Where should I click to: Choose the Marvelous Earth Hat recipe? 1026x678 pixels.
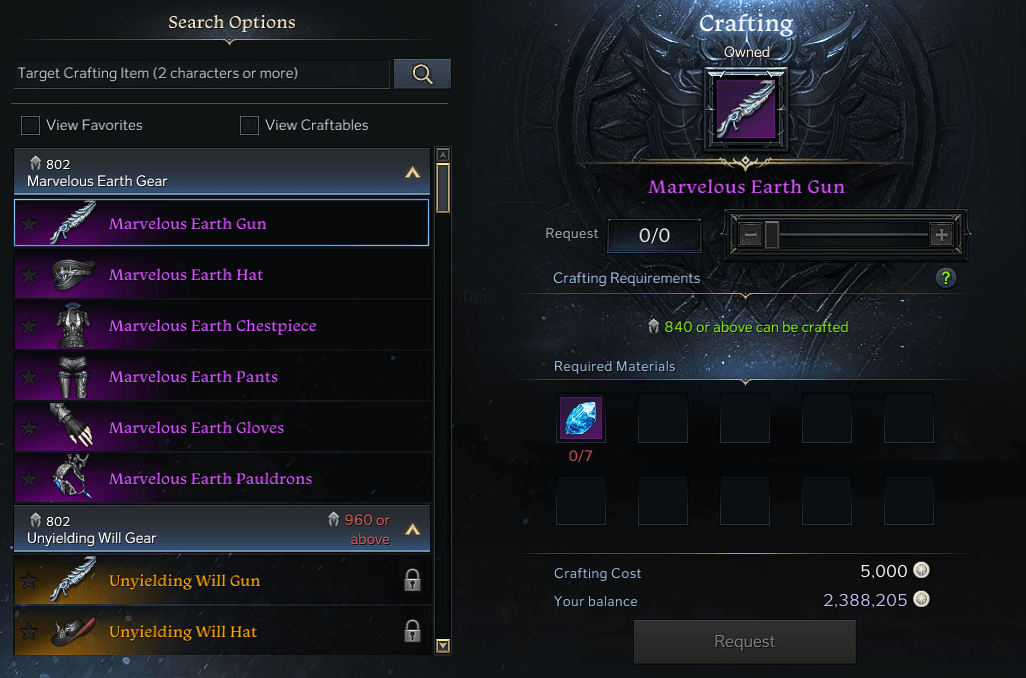186,274
